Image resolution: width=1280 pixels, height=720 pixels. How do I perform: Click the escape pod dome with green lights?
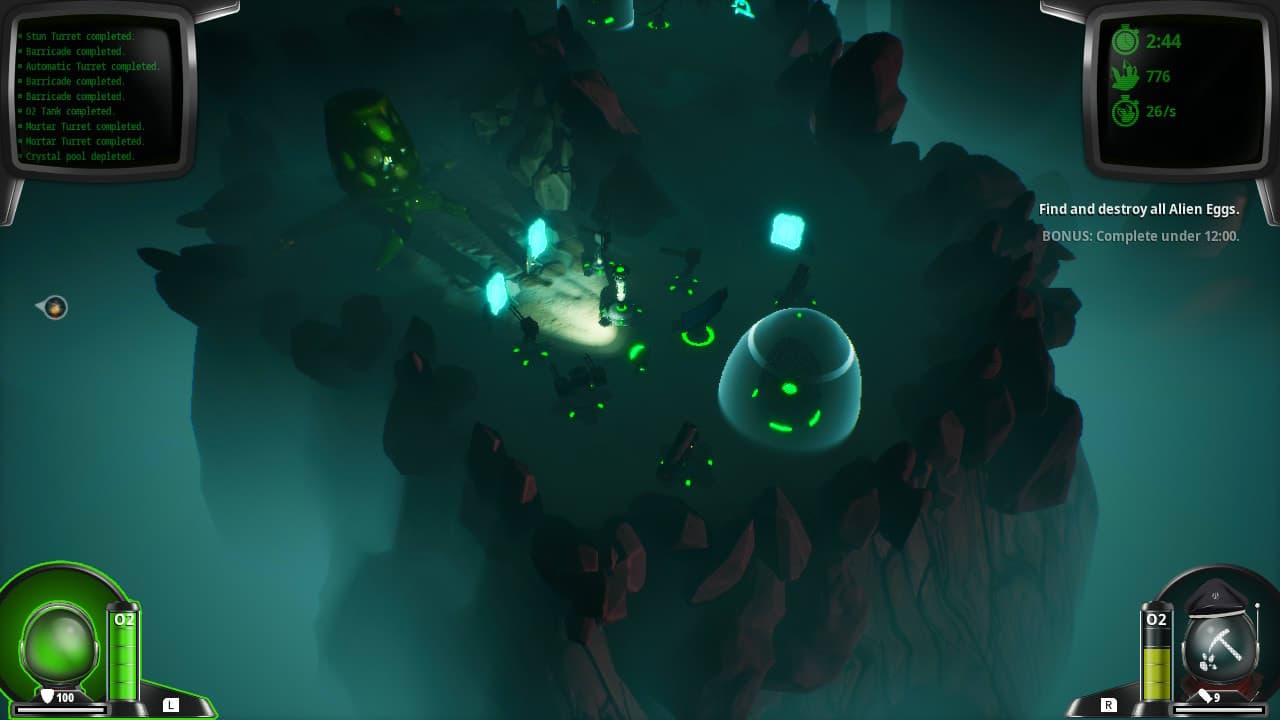(x=790, y=380)
